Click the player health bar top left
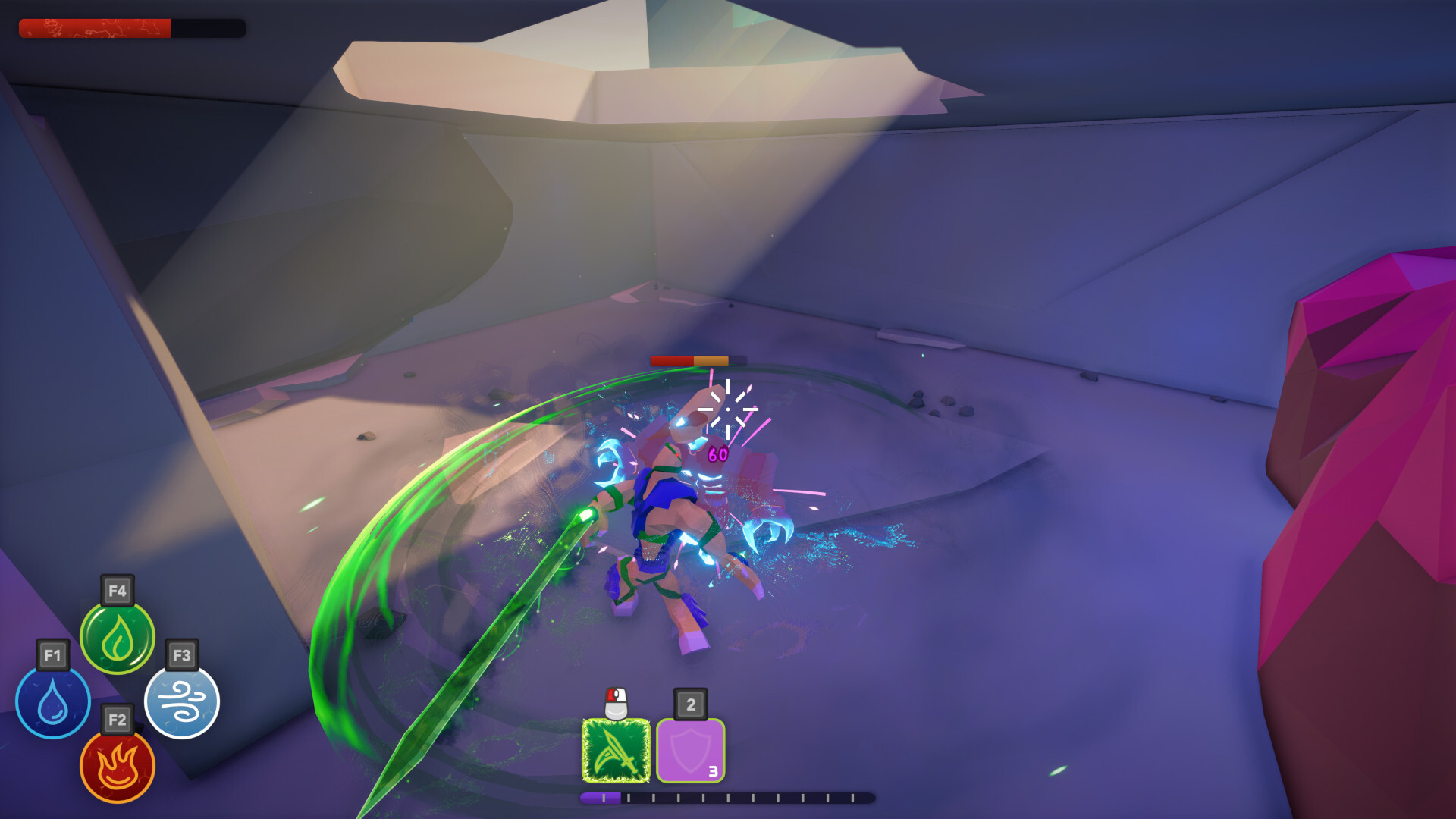Viewport: 1456px width, 819px height. tap(133, 29)
